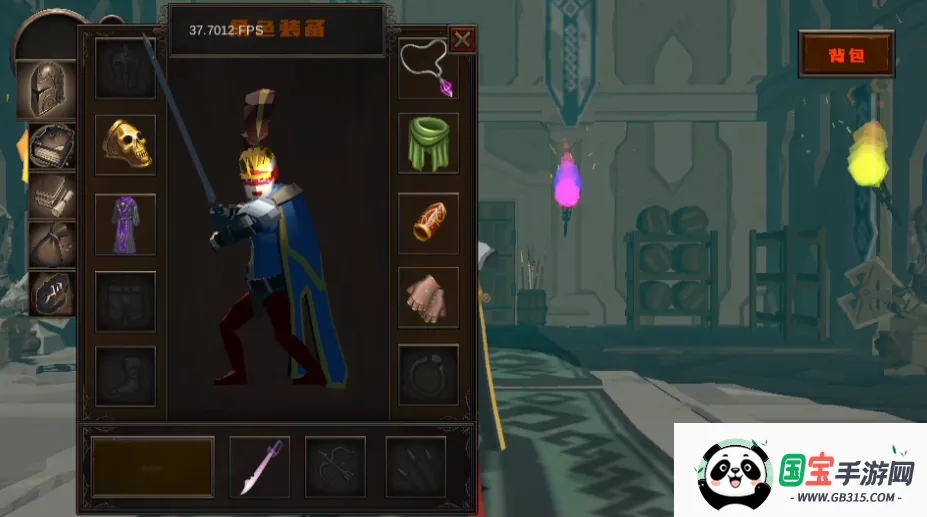Switch to the pouch bag tab
927x517 pixels.
50,243
